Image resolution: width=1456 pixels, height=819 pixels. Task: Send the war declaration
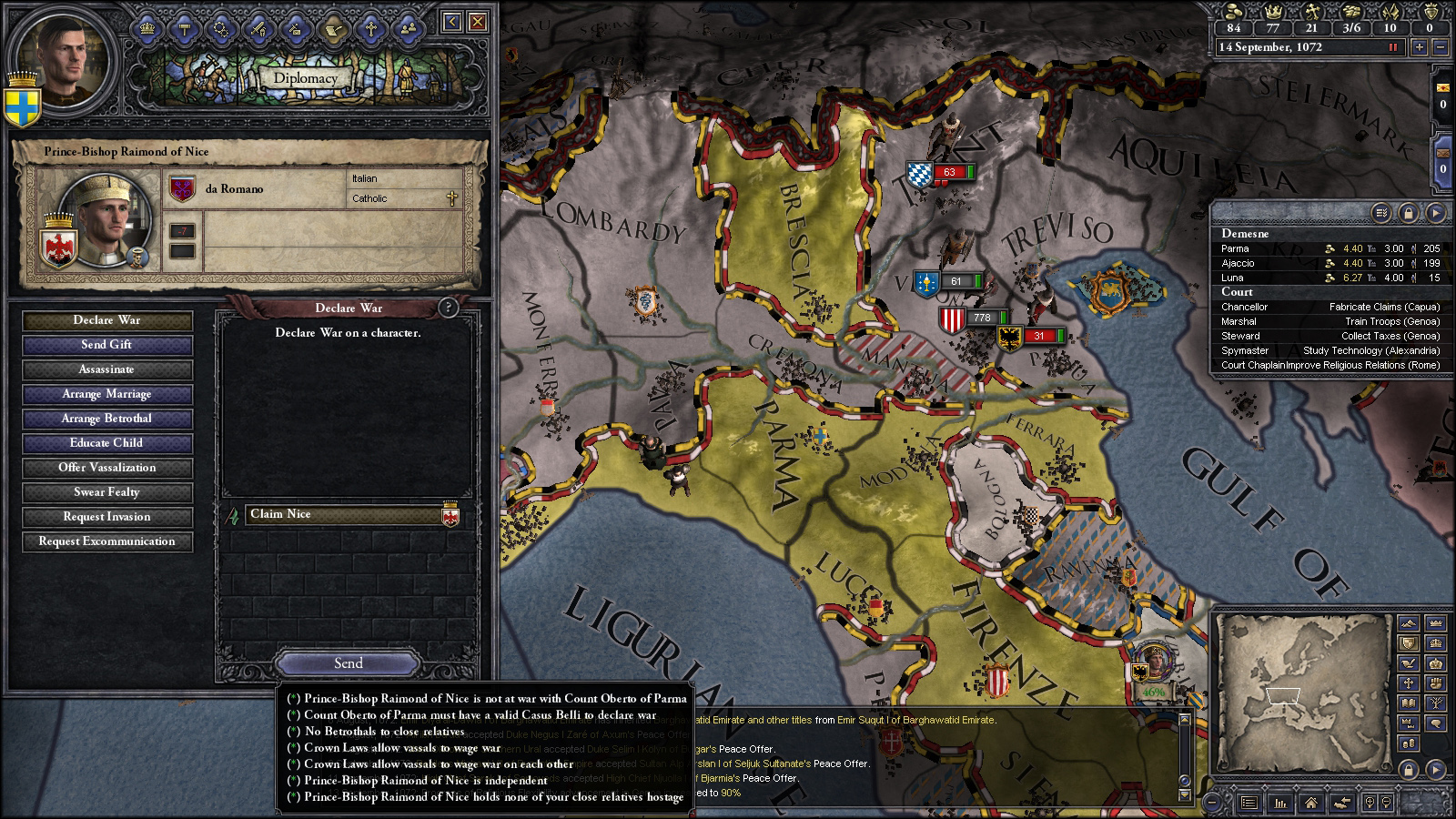pos(348,663)
